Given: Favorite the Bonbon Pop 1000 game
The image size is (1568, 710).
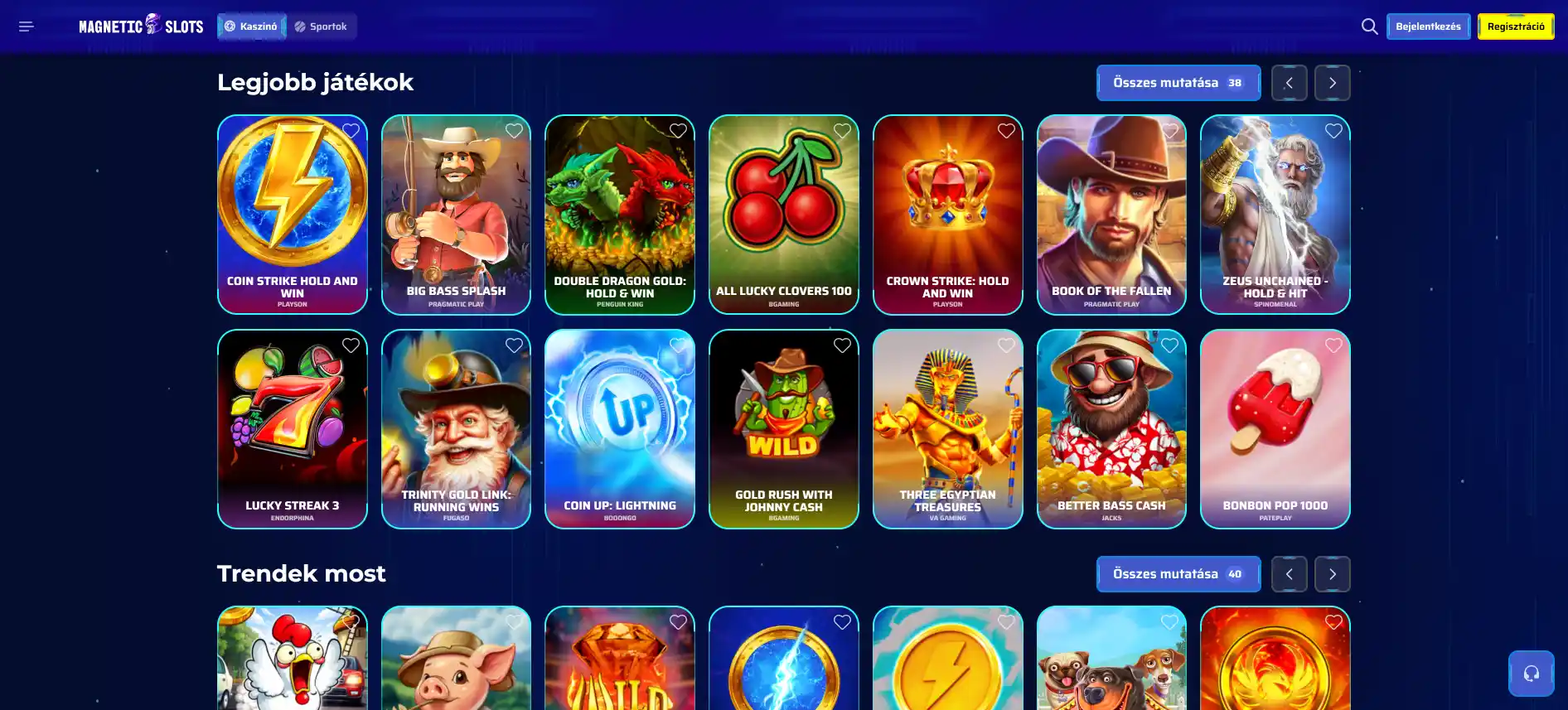Looking at the screenshot, I should [x=1333, y=345].
